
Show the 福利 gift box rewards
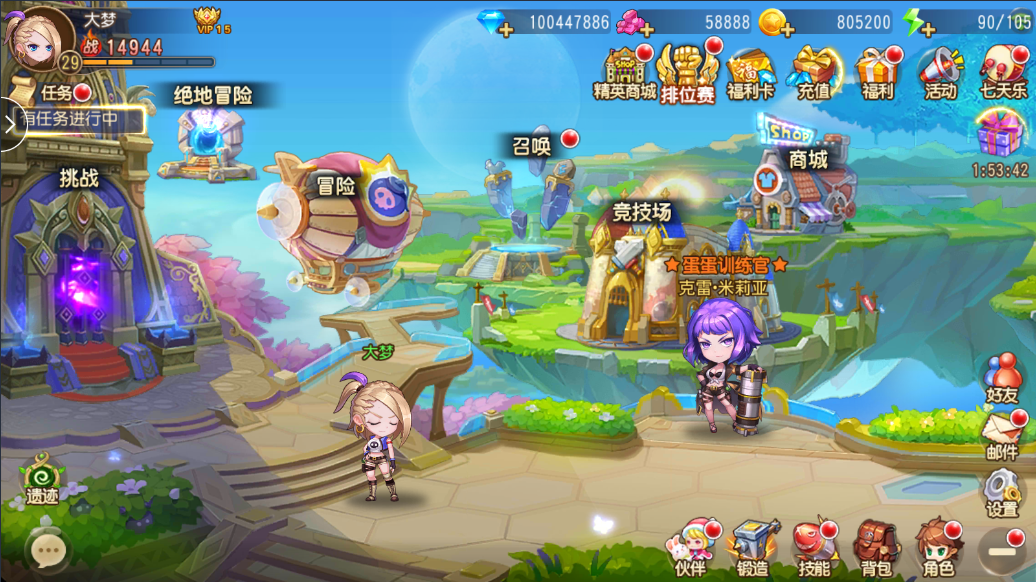point(877,72)
